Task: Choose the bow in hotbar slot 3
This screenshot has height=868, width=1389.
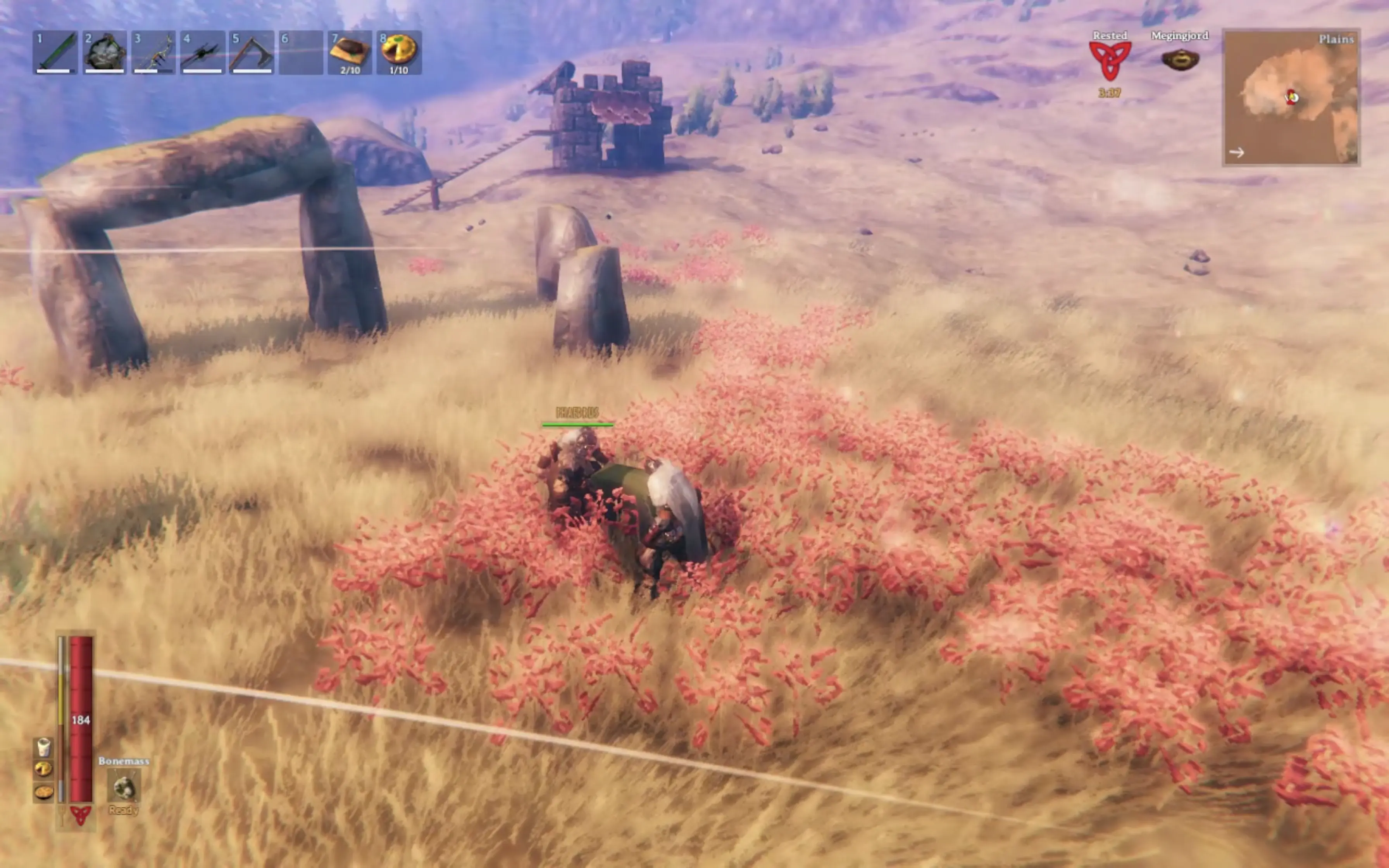Action: pos(153,52)
